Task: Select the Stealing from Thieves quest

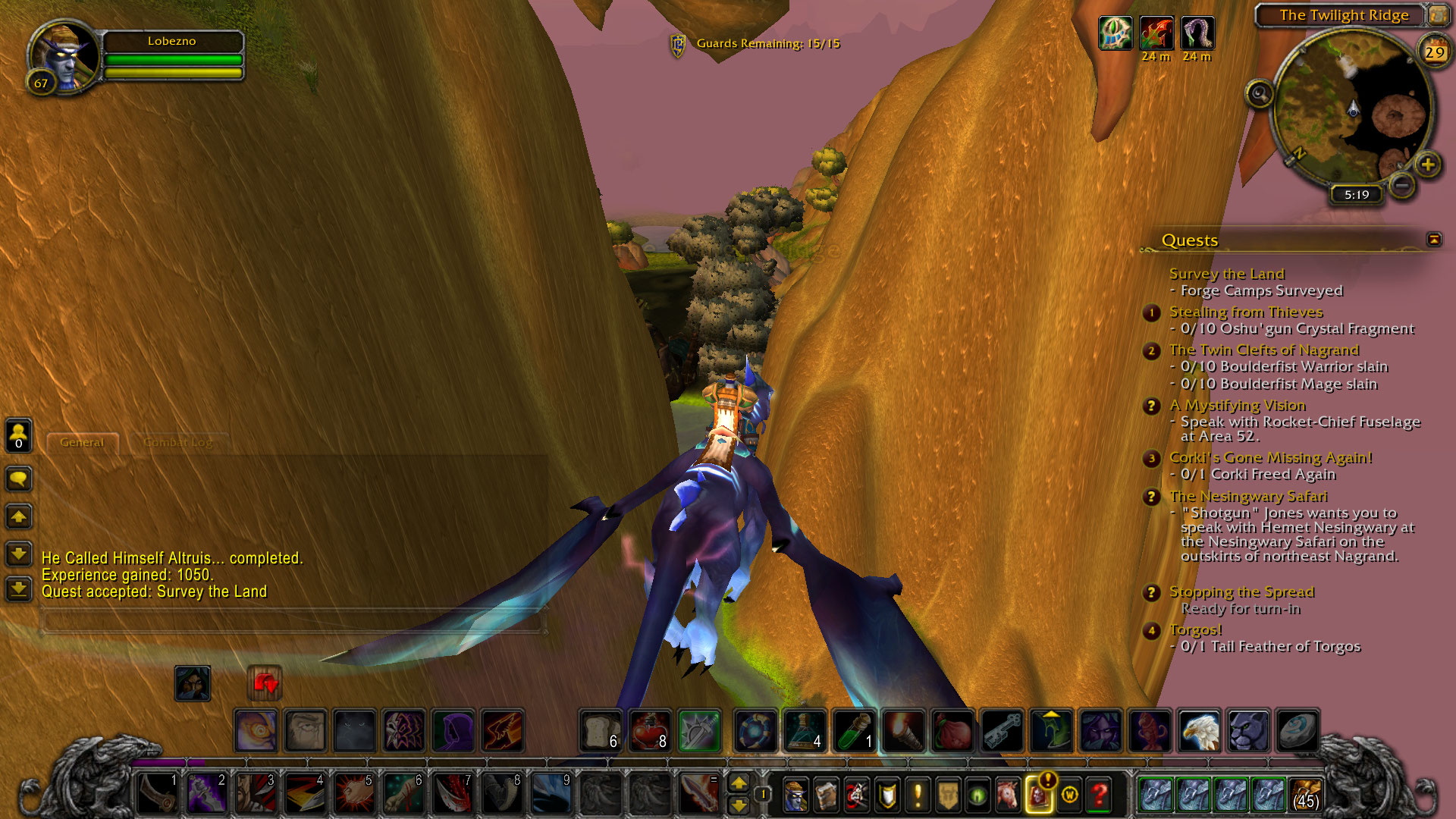Action: (1245, 312)
